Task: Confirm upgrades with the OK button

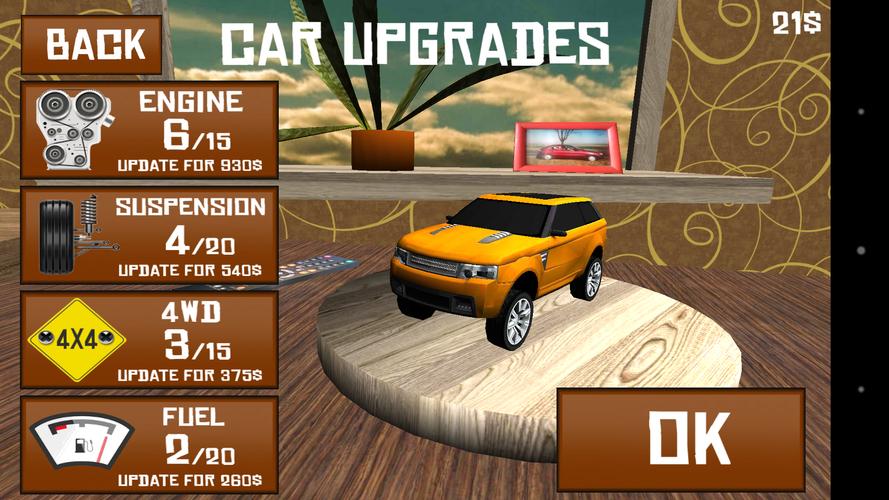Action: tap(680, 438)
